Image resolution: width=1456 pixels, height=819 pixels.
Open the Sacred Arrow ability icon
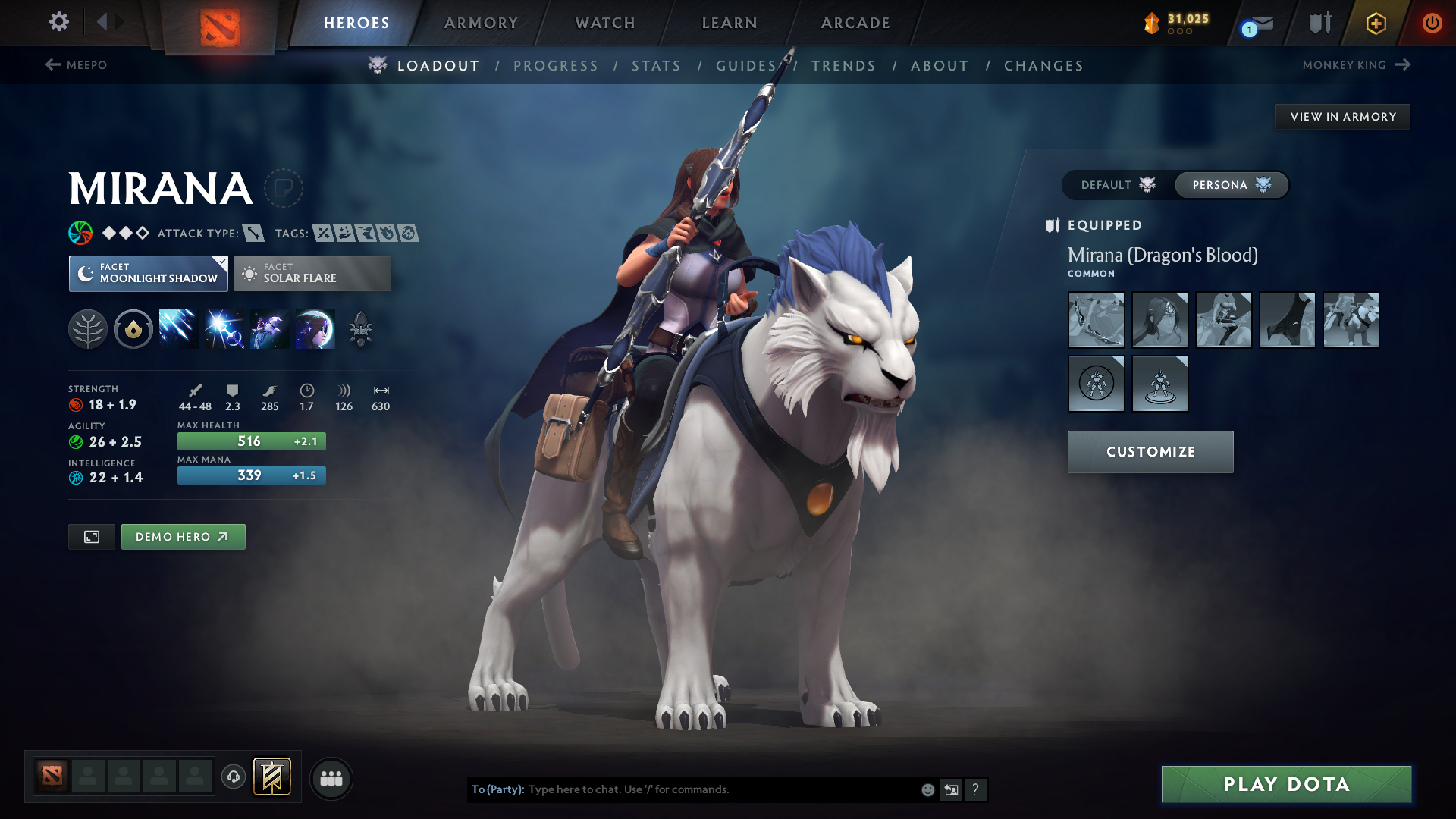click(x=223, y=328)
